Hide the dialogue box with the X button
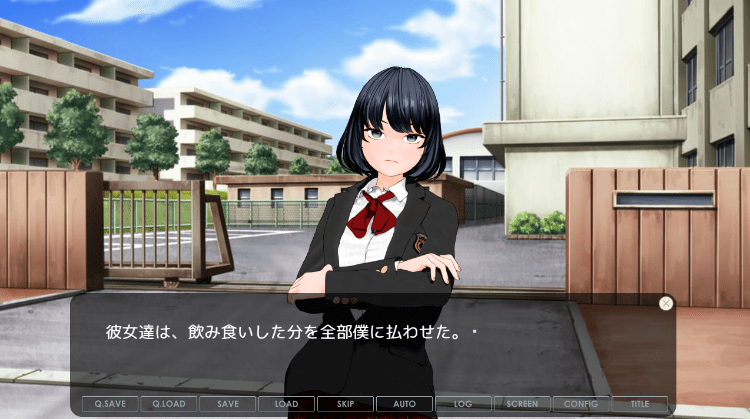 click(x=666, y=303)
